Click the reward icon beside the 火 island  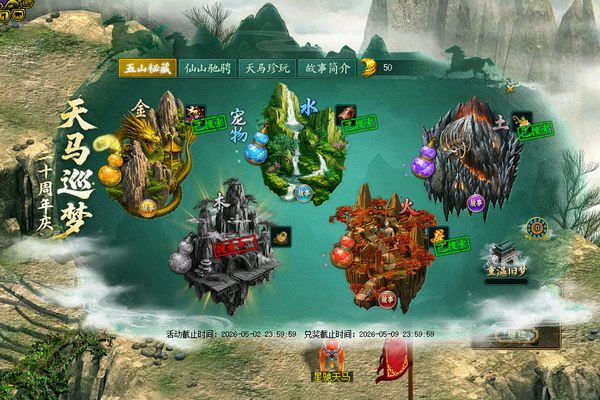[437, 236]
